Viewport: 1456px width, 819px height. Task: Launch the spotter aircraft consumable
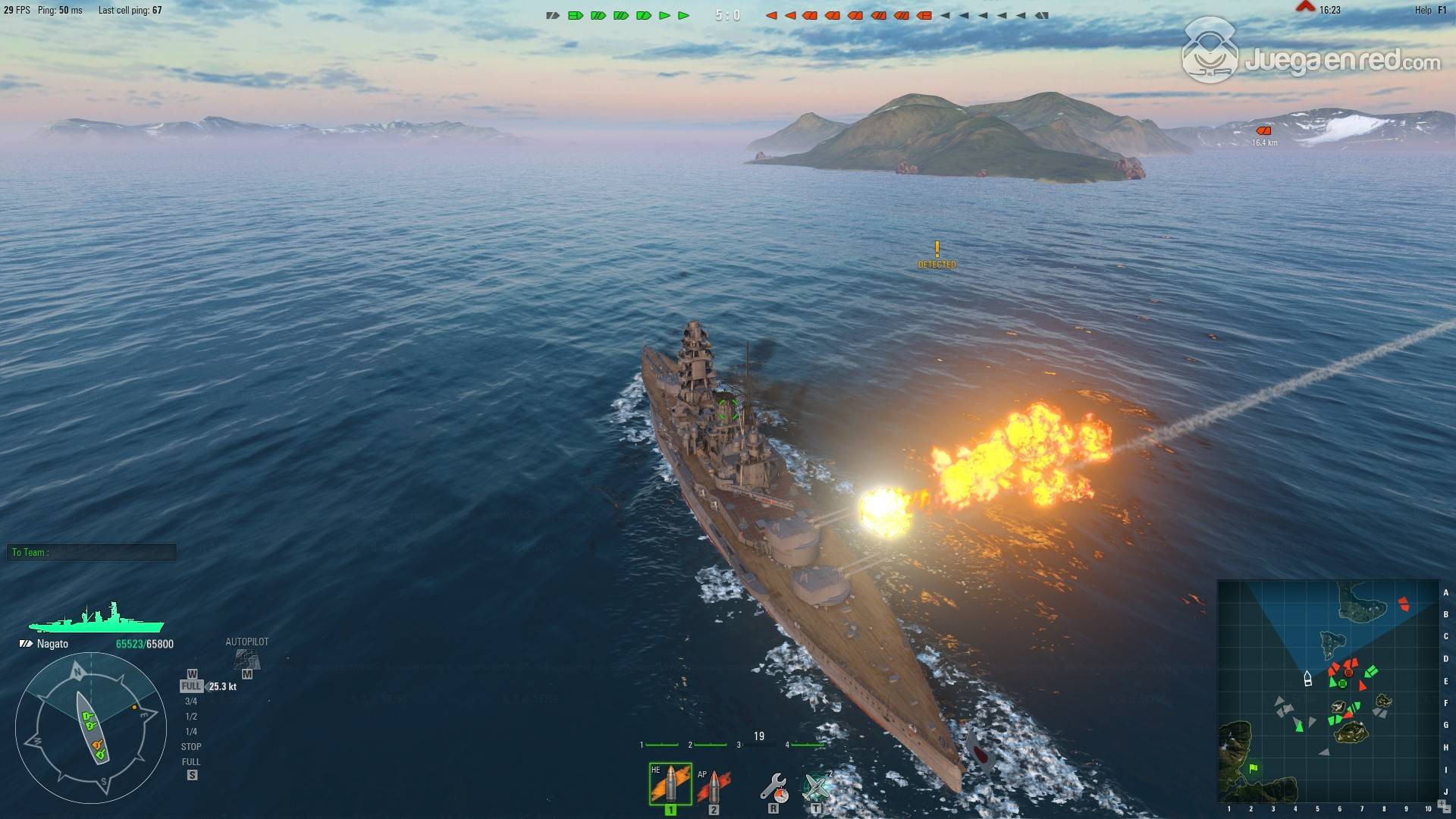pyautogui.click(x=817, y=787)
